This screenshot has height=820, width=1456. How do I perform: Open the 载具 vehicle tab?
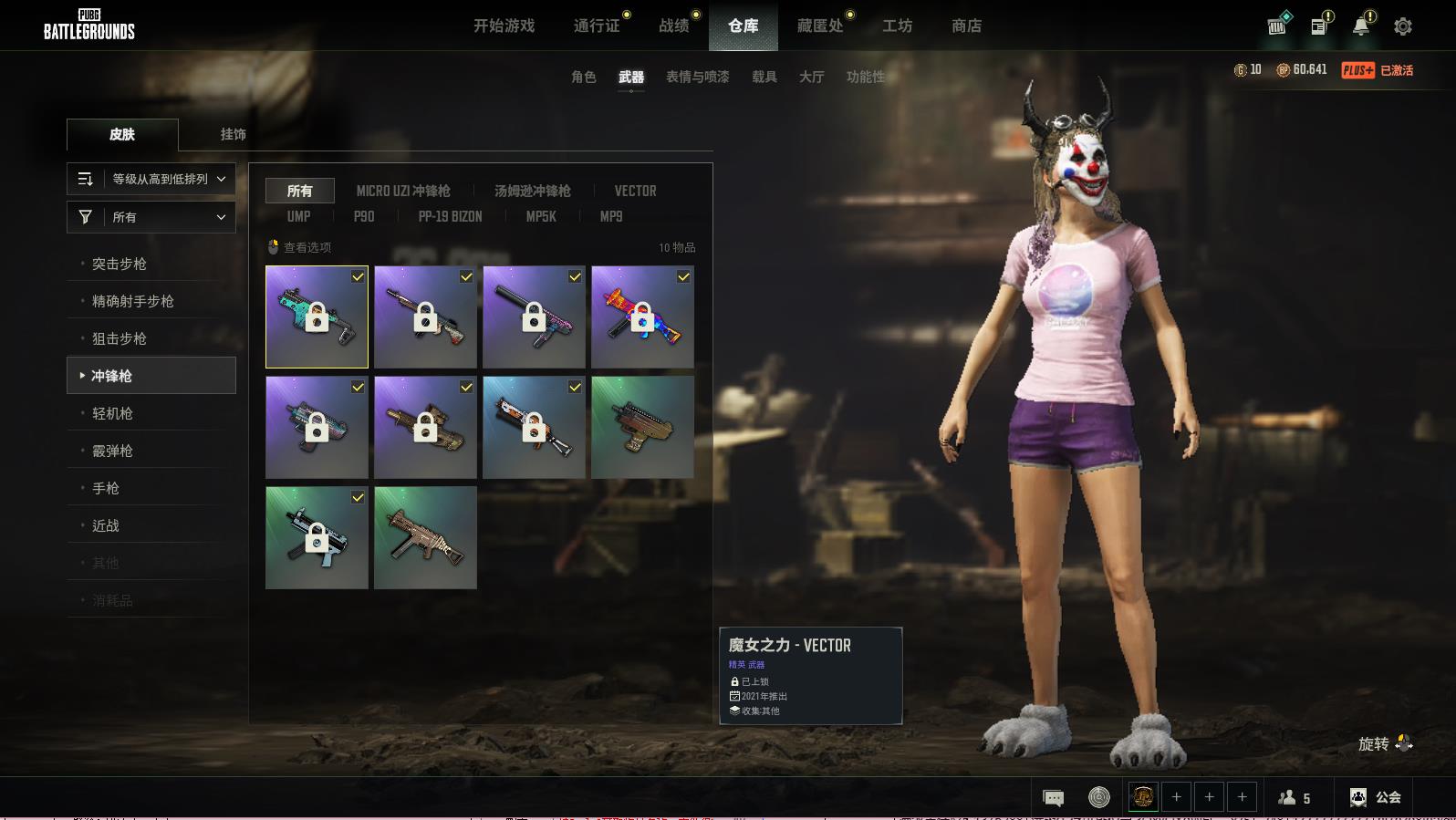(x=764, y=77)
